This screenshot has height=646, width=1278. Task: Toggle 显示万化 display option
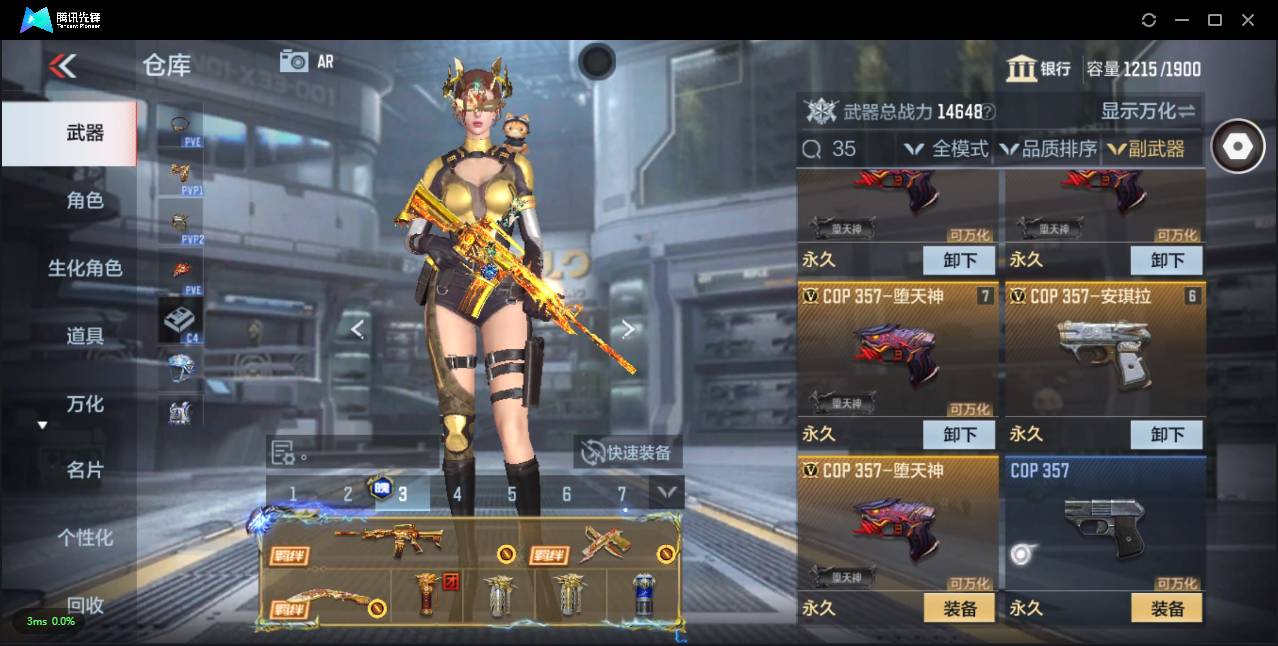click(x=1148, y=111)
